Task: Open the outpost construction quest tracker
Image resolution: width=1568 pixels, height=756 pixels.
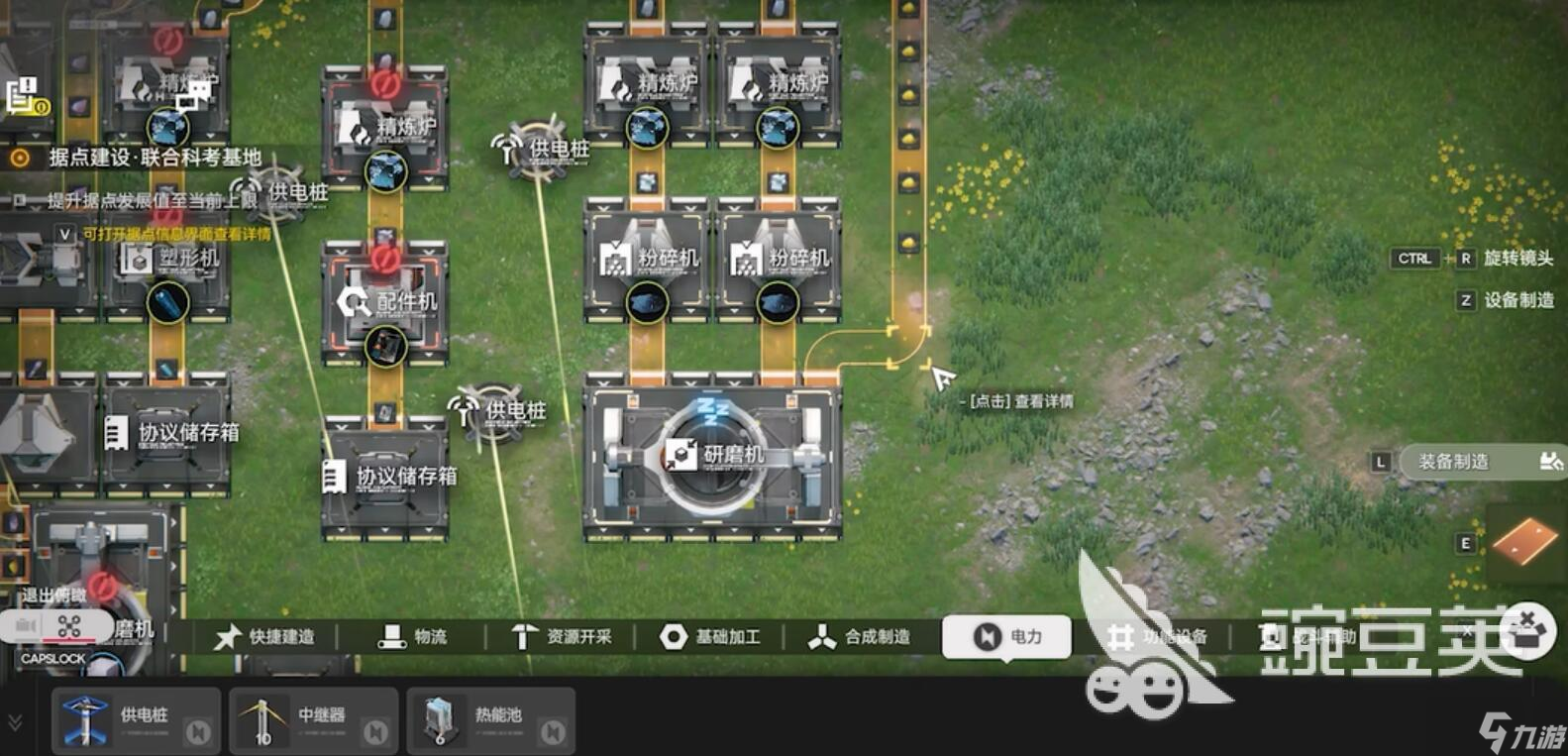Action: click(x=154, y=158)
